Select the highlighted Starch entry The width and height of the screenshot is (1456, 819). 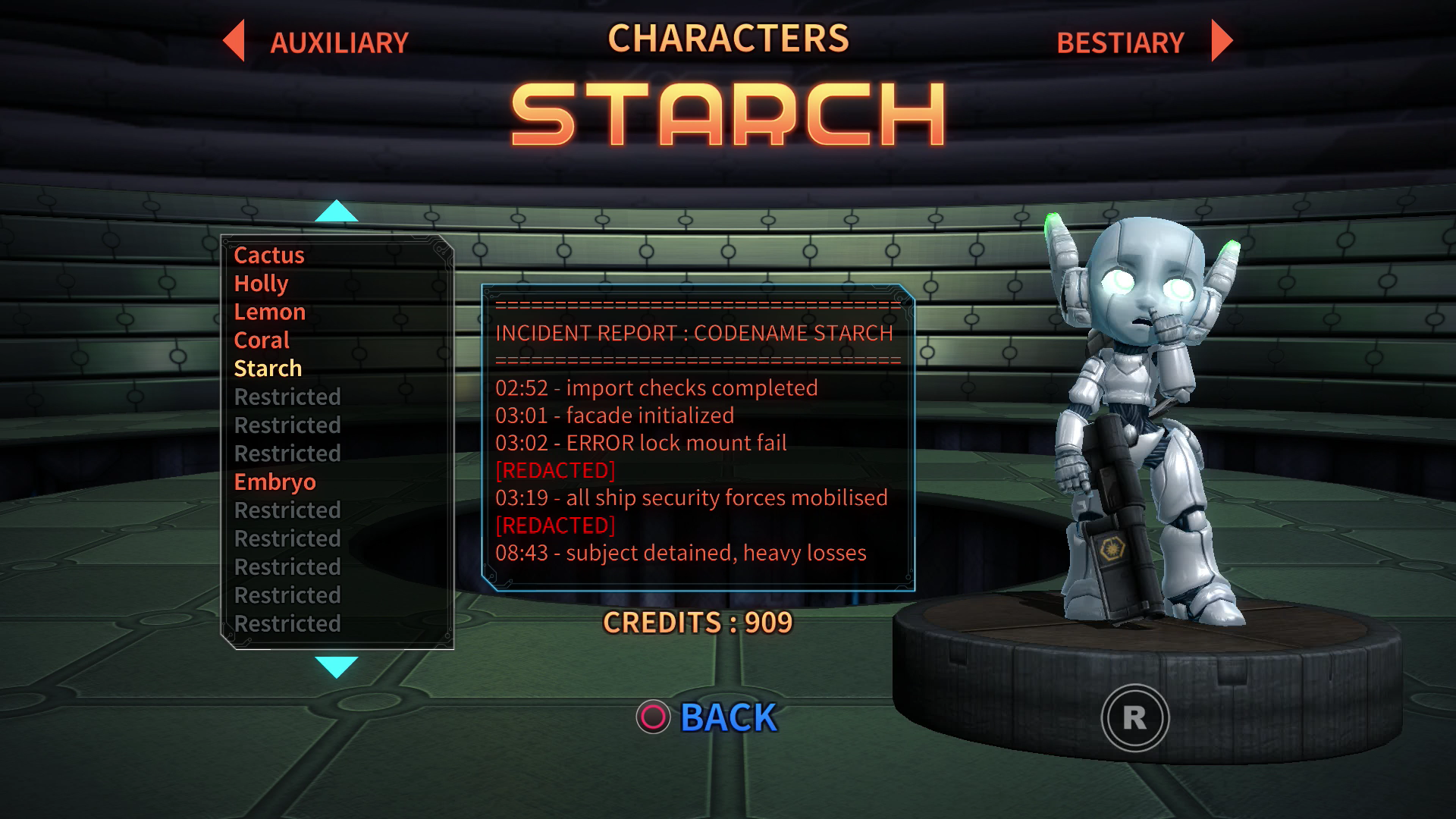pos(268,369)
